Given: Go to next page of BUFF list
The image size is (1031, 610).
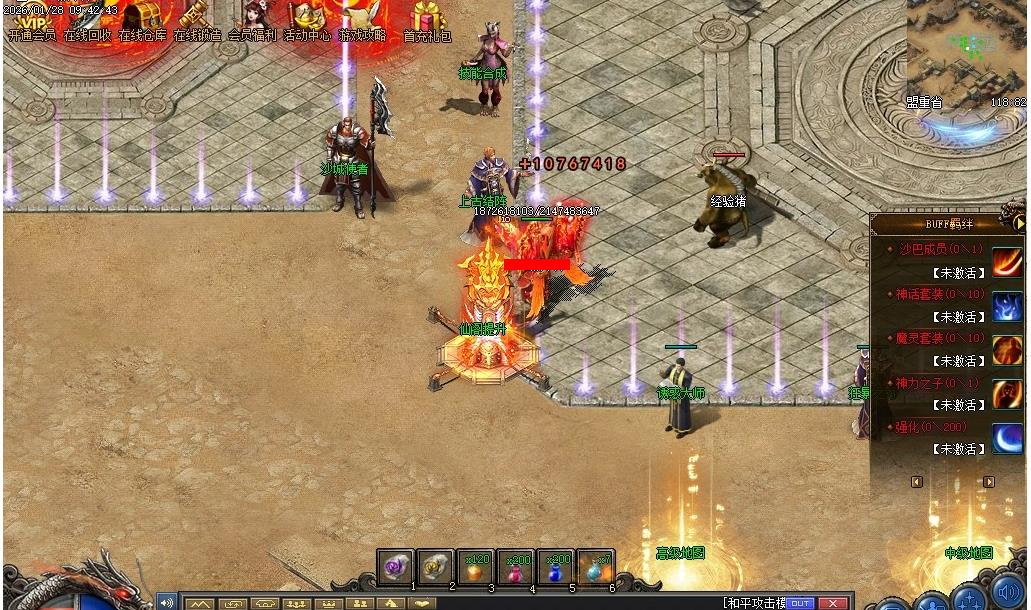Looking at the screenshot, I should 989,482.
